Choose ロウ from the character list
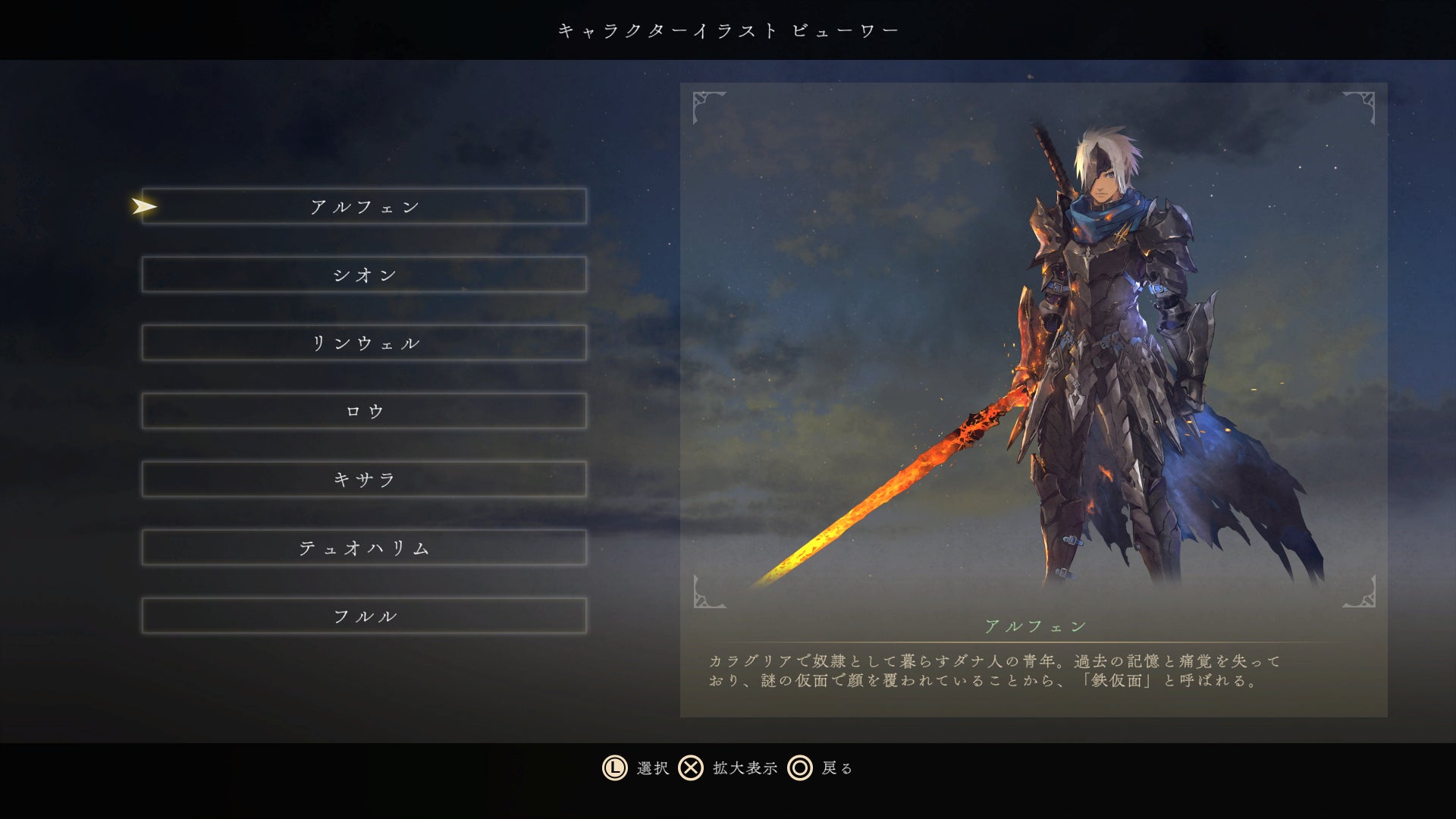This screenshot has width=1456, height=819. [364, 411]
